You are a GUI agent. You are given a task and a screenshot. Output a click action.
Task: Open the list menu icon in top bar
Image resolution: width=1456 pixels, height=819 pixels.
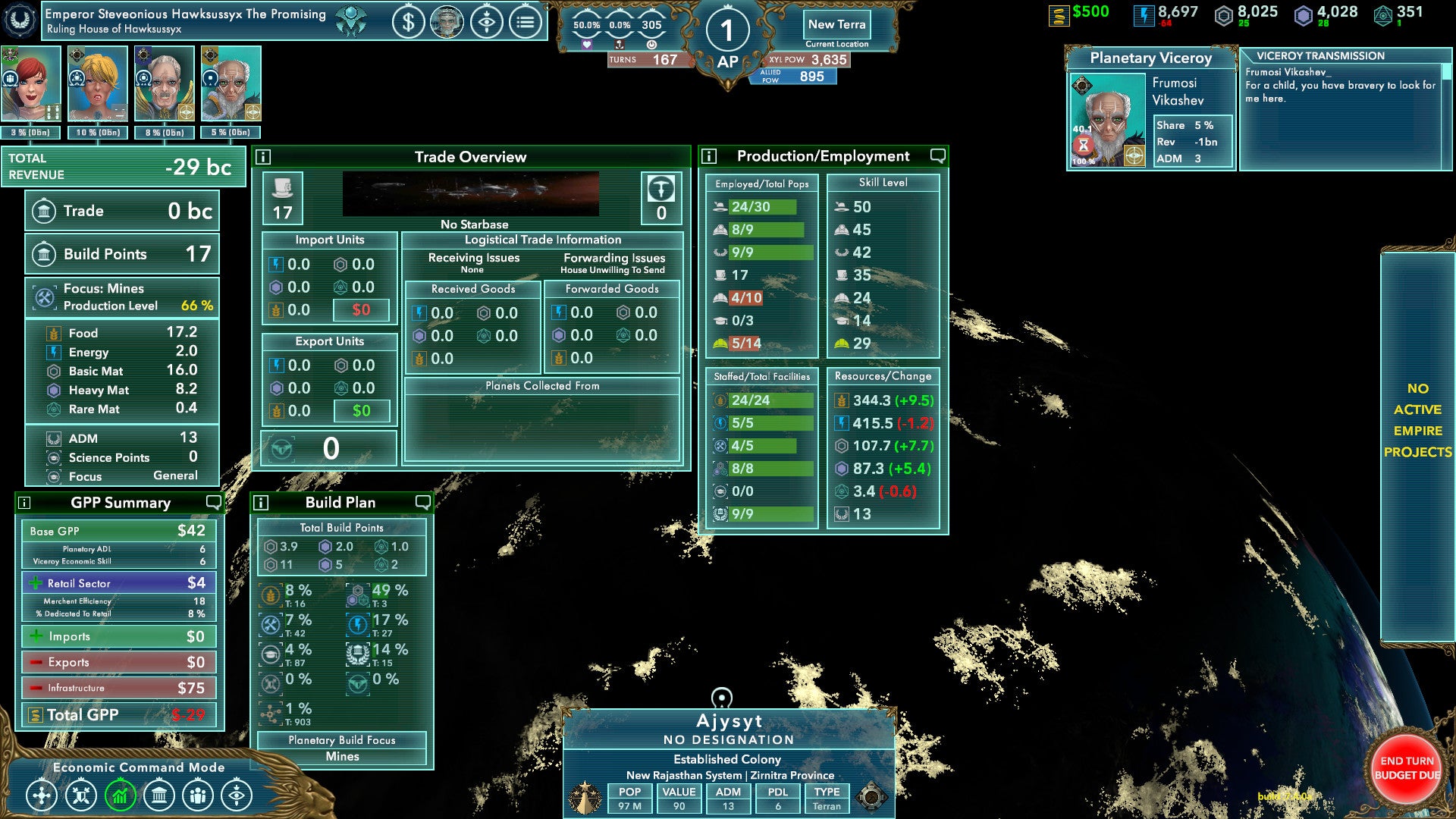point(526,23)
